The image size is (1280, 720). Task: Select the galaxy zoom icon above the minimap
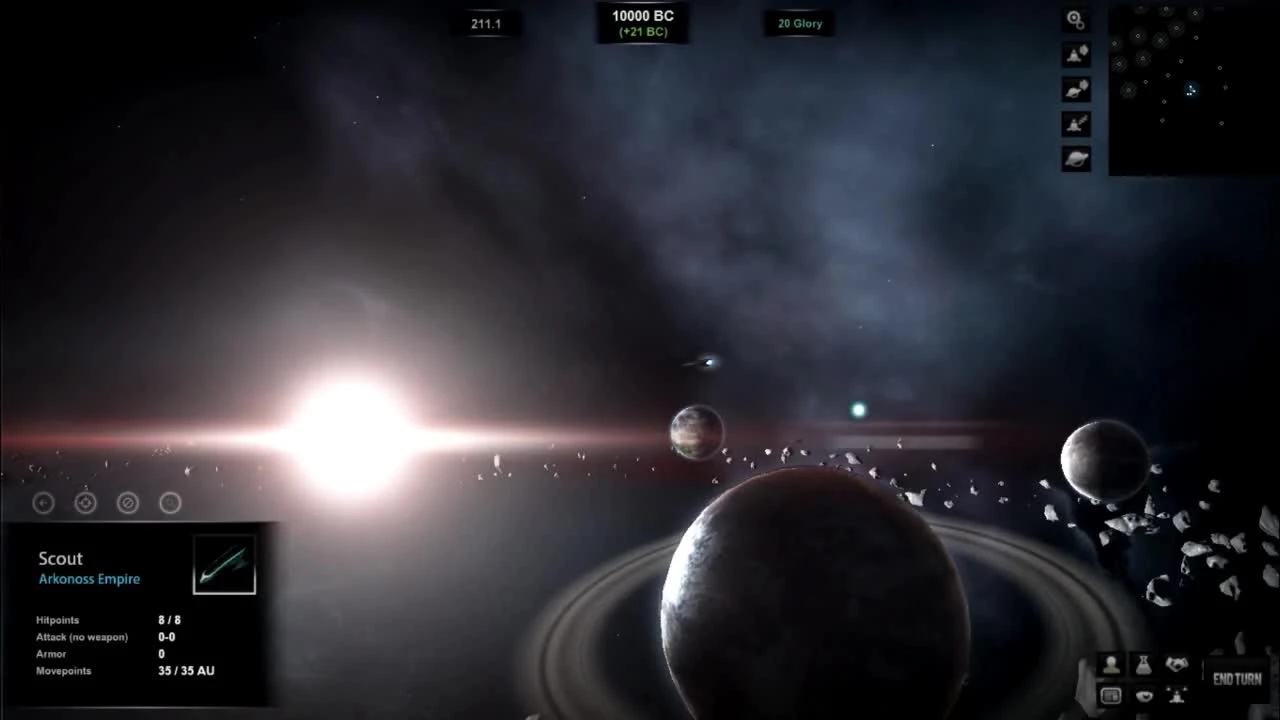point(1074,19)
